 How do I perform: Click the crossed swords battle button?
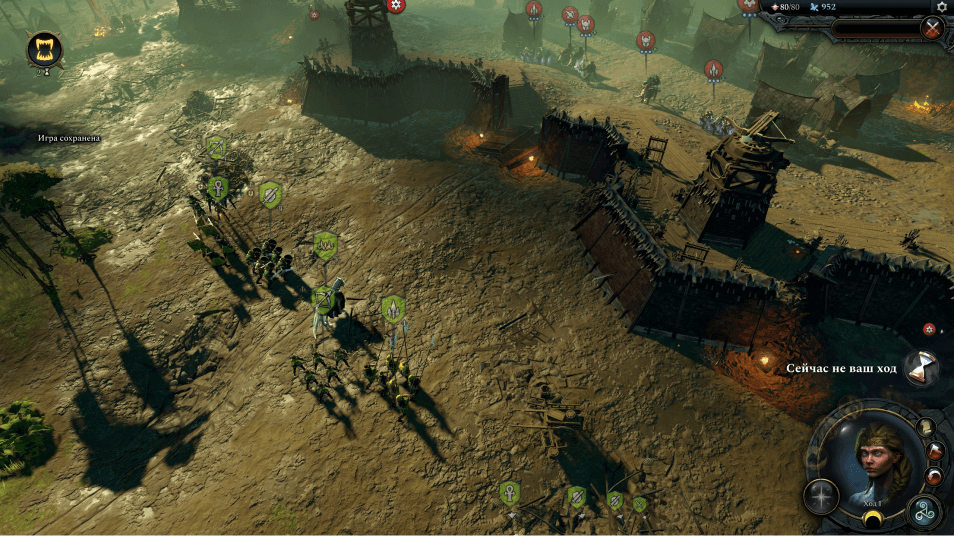(933, 28)
